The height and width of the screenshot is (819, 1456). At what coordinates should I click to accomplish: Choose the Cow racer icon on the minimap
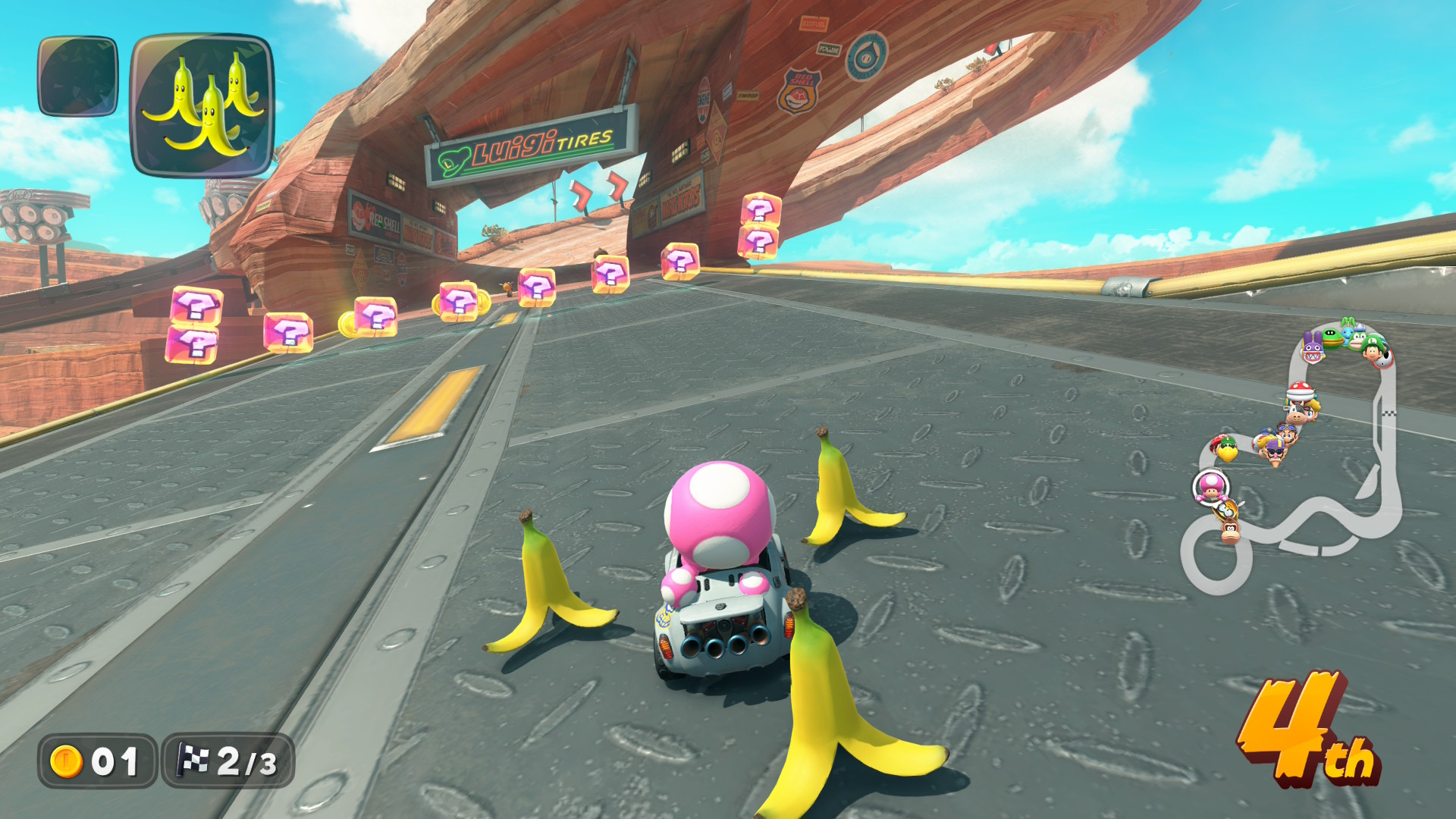click(x=1298, y=414)
